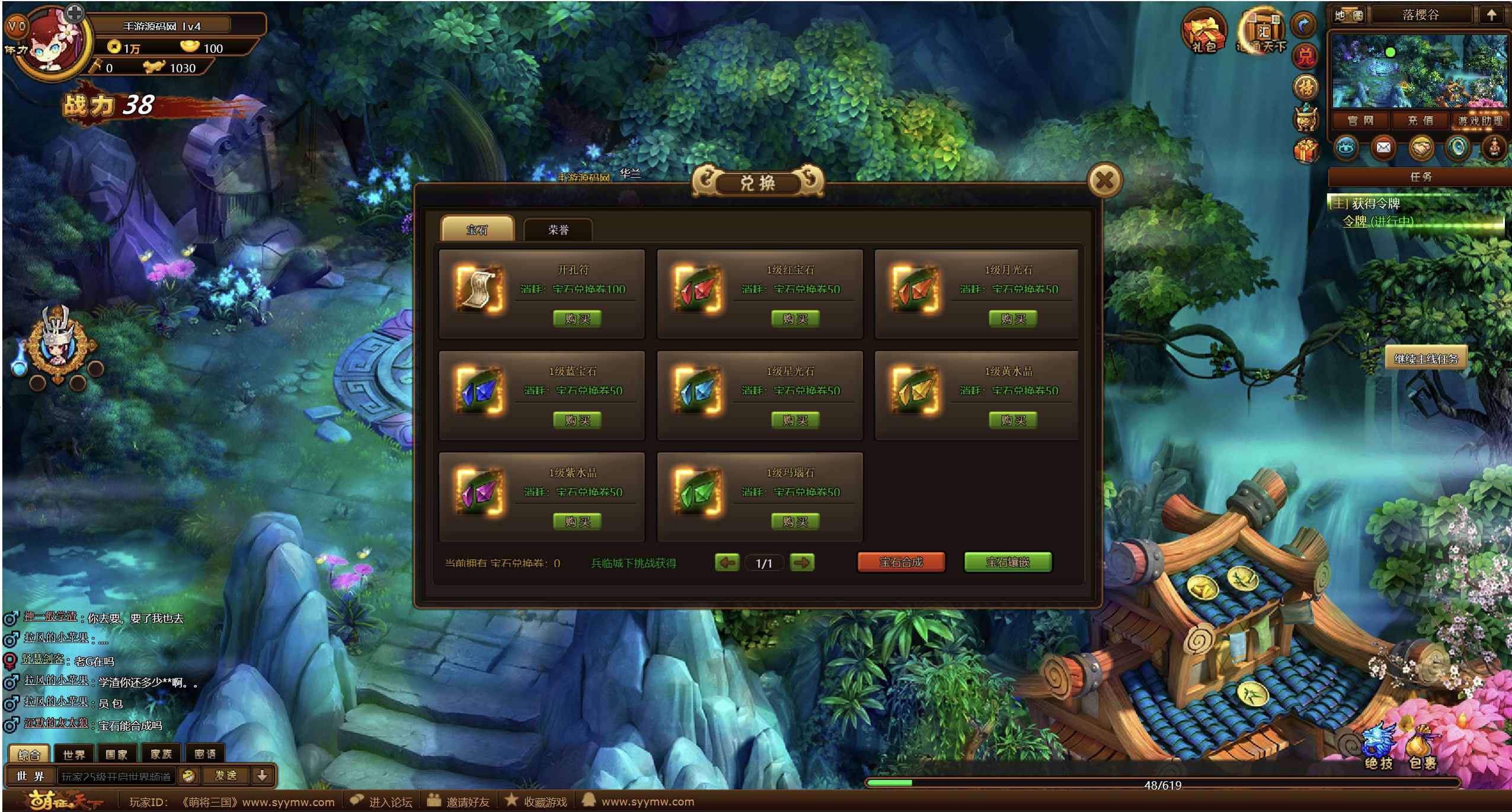This screenshot has width=1512, height=812.
Task: Open the 礼包 gift pack icon
Action: 1204,33
